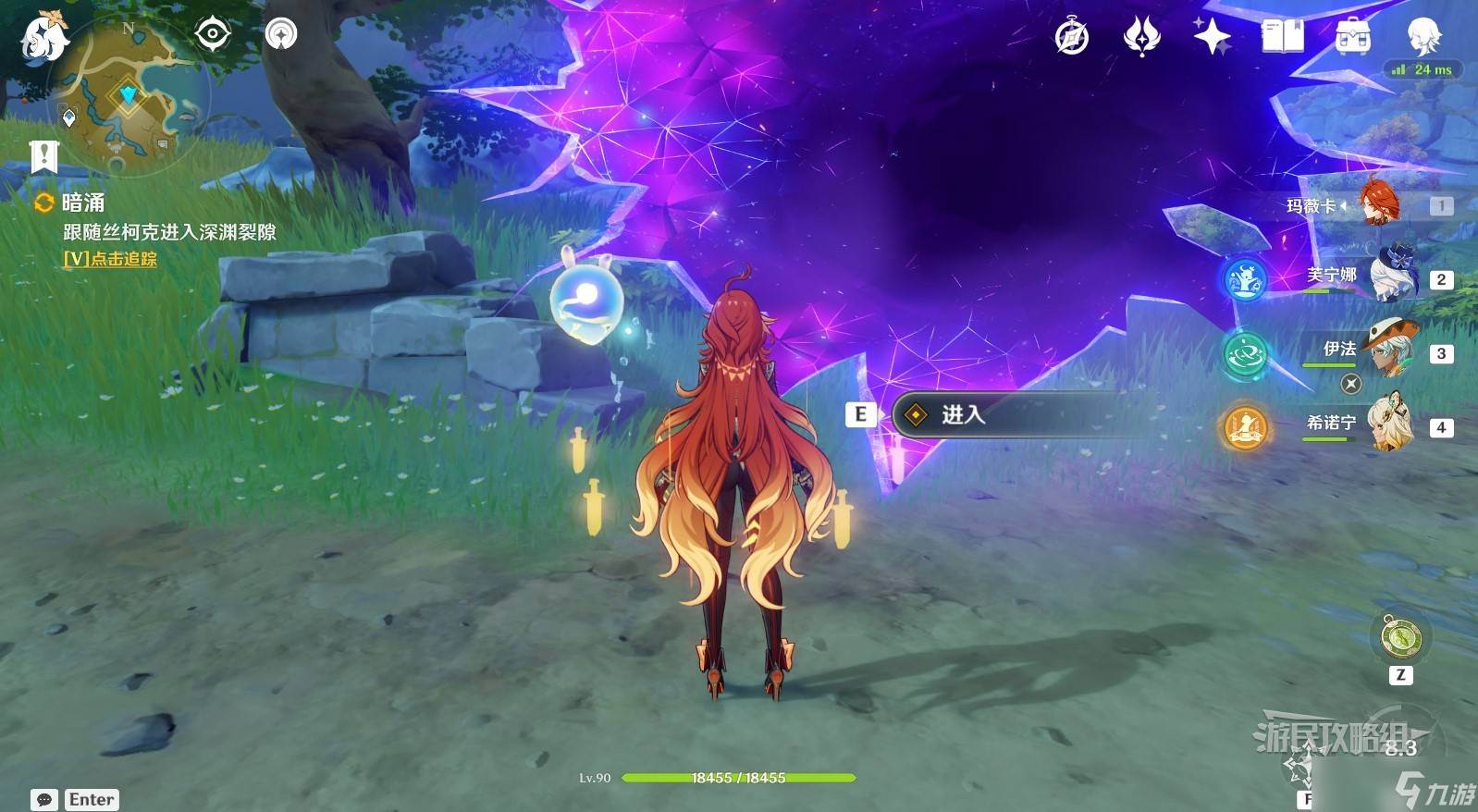Switch to party member 玛薇卡

pos(1378,204)
